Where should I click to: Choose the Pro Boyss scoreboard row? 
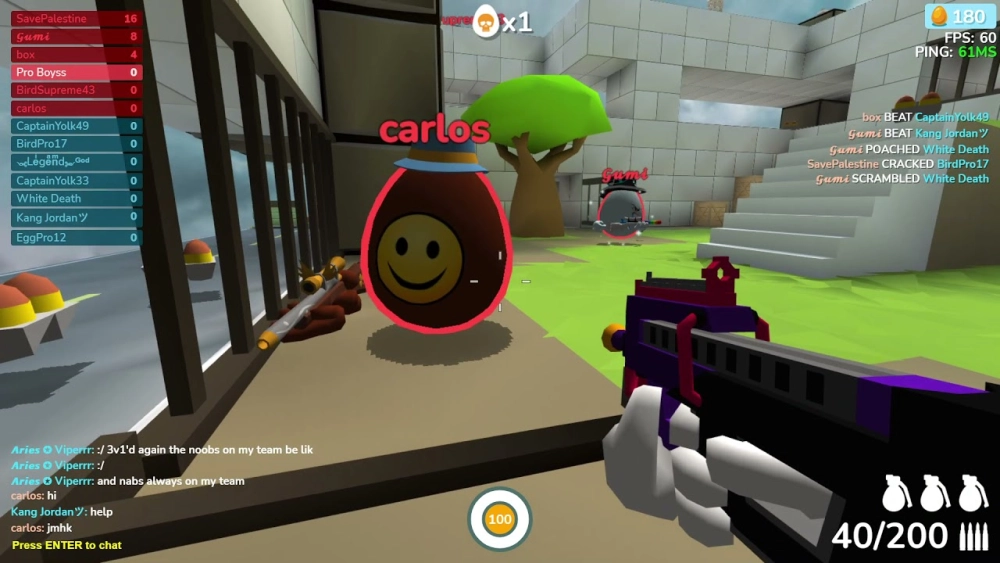(76, 73)
